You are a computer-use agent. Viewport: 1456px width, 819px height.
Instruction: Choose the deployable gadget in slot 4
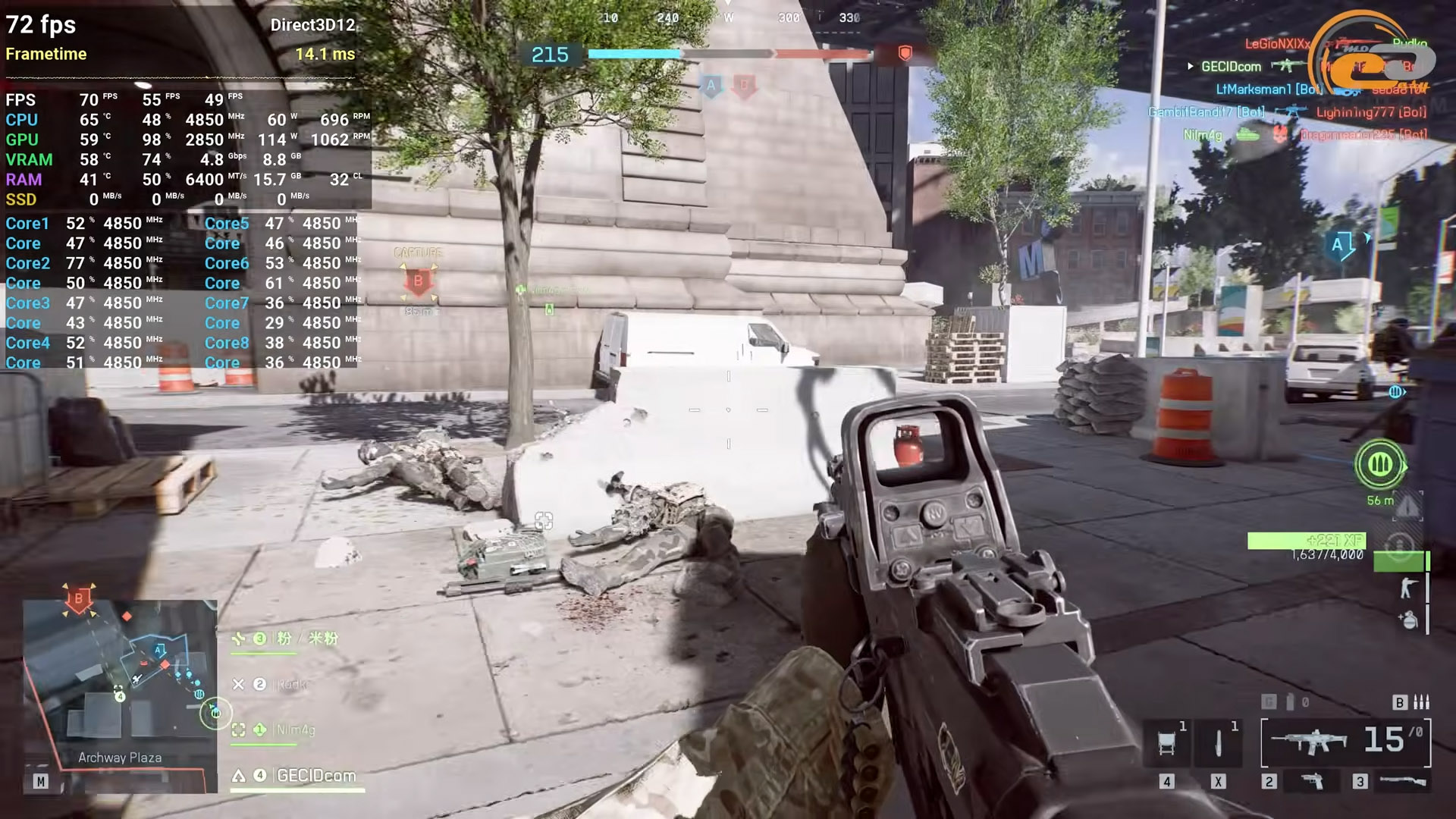pos(1167,743)
